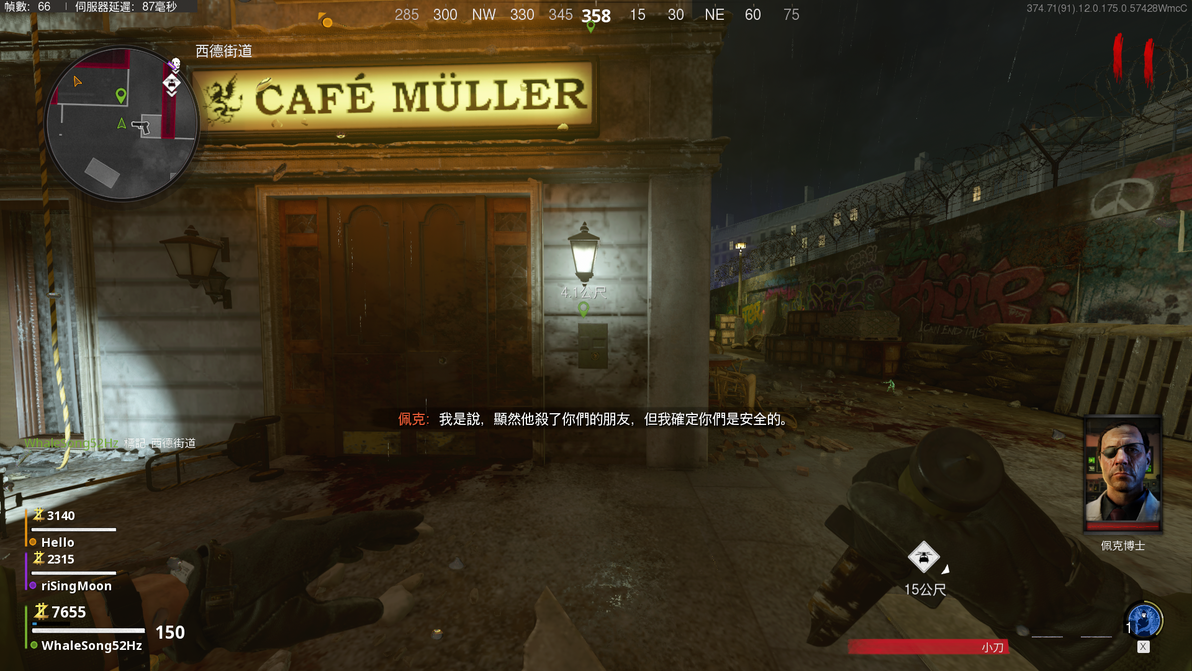Click the pistol icon on the minimap
1192x671 pixels.
(145, 127)
